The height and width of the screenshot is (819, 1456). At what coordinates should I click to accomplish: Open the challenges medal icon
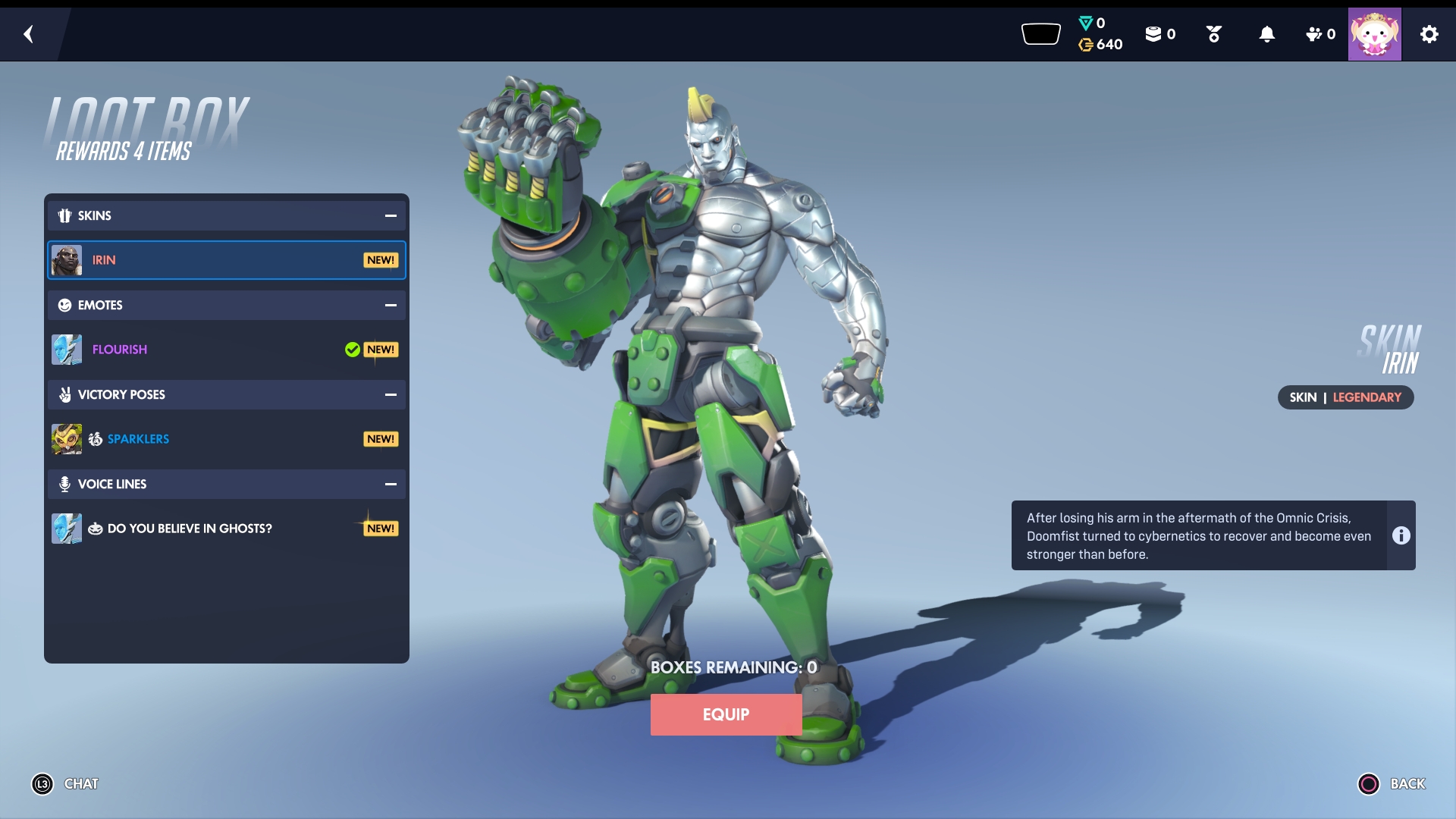(1213, 34)
